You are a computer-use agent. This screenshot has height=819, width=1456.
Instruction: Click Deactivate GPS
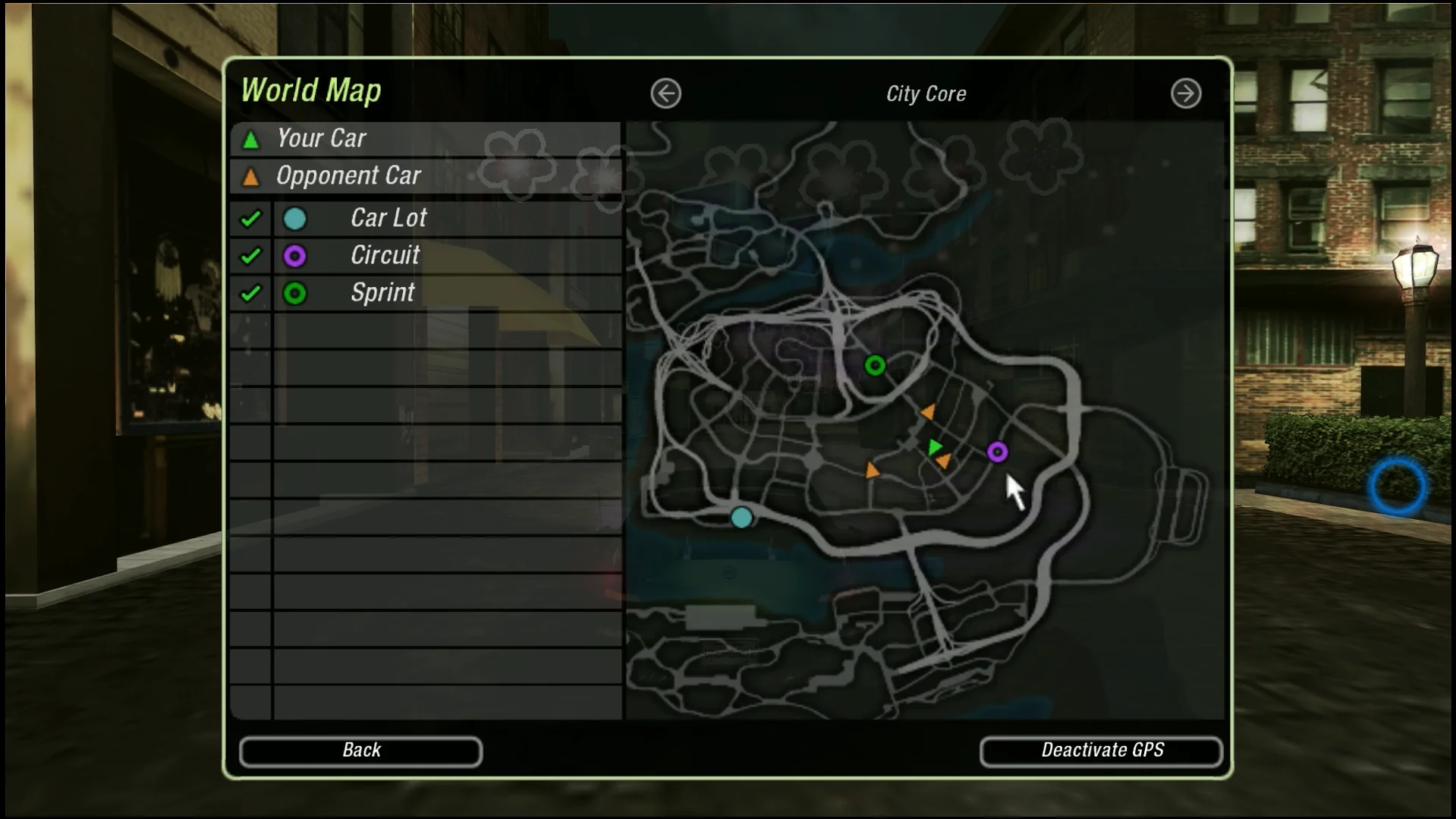point(1101,751)
